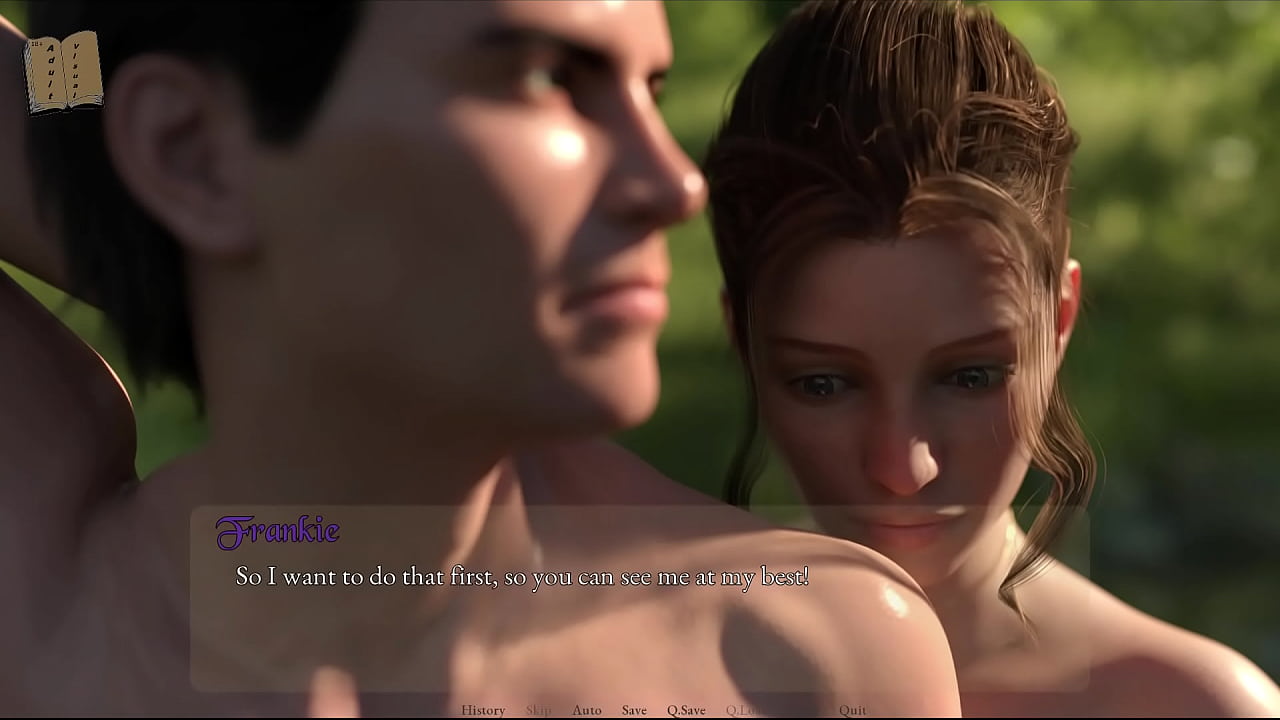
Task: Click the Skip button
Action: (x=538, y=710)
